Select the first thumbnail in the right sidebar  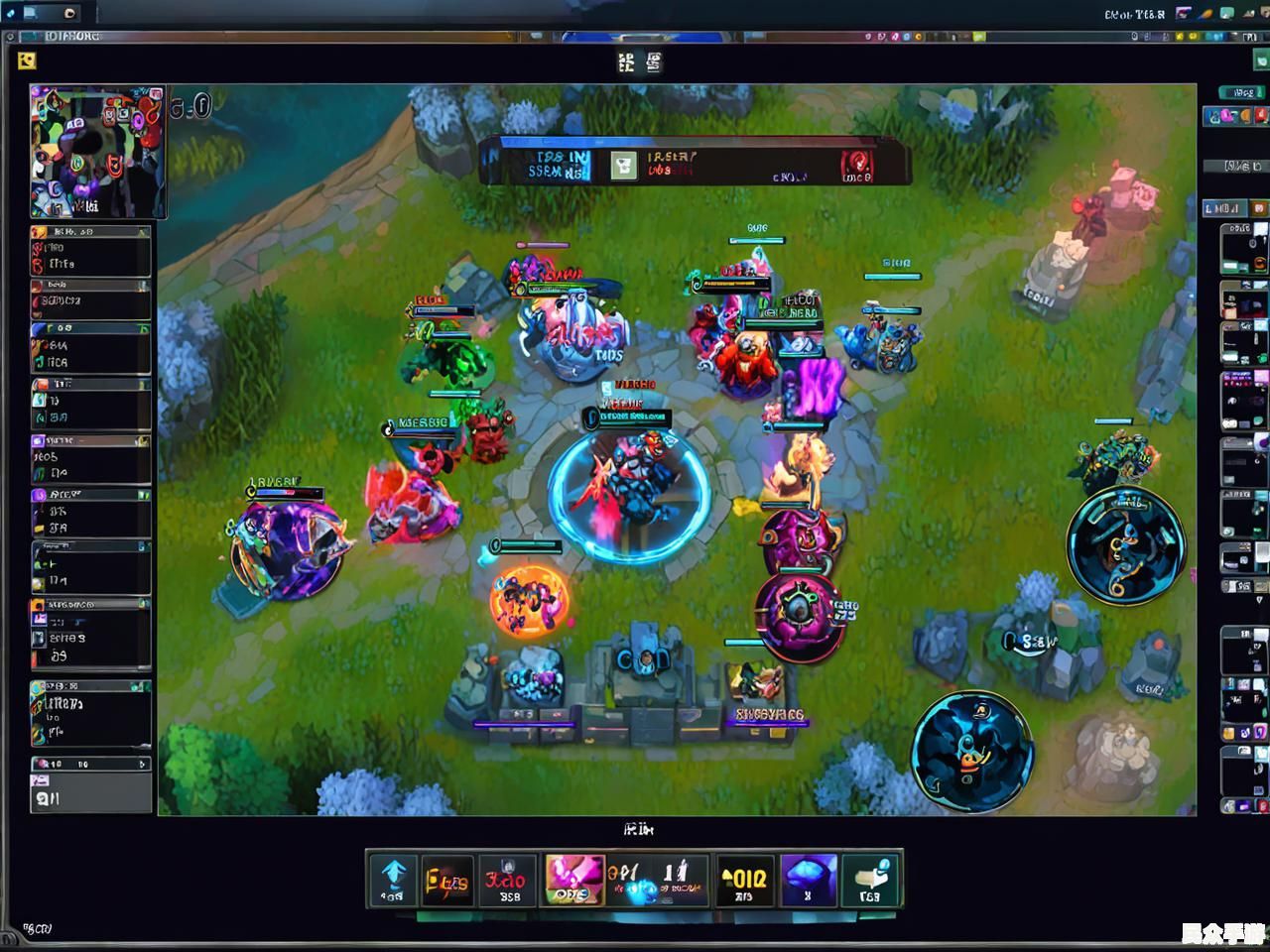click(1243, 248)
